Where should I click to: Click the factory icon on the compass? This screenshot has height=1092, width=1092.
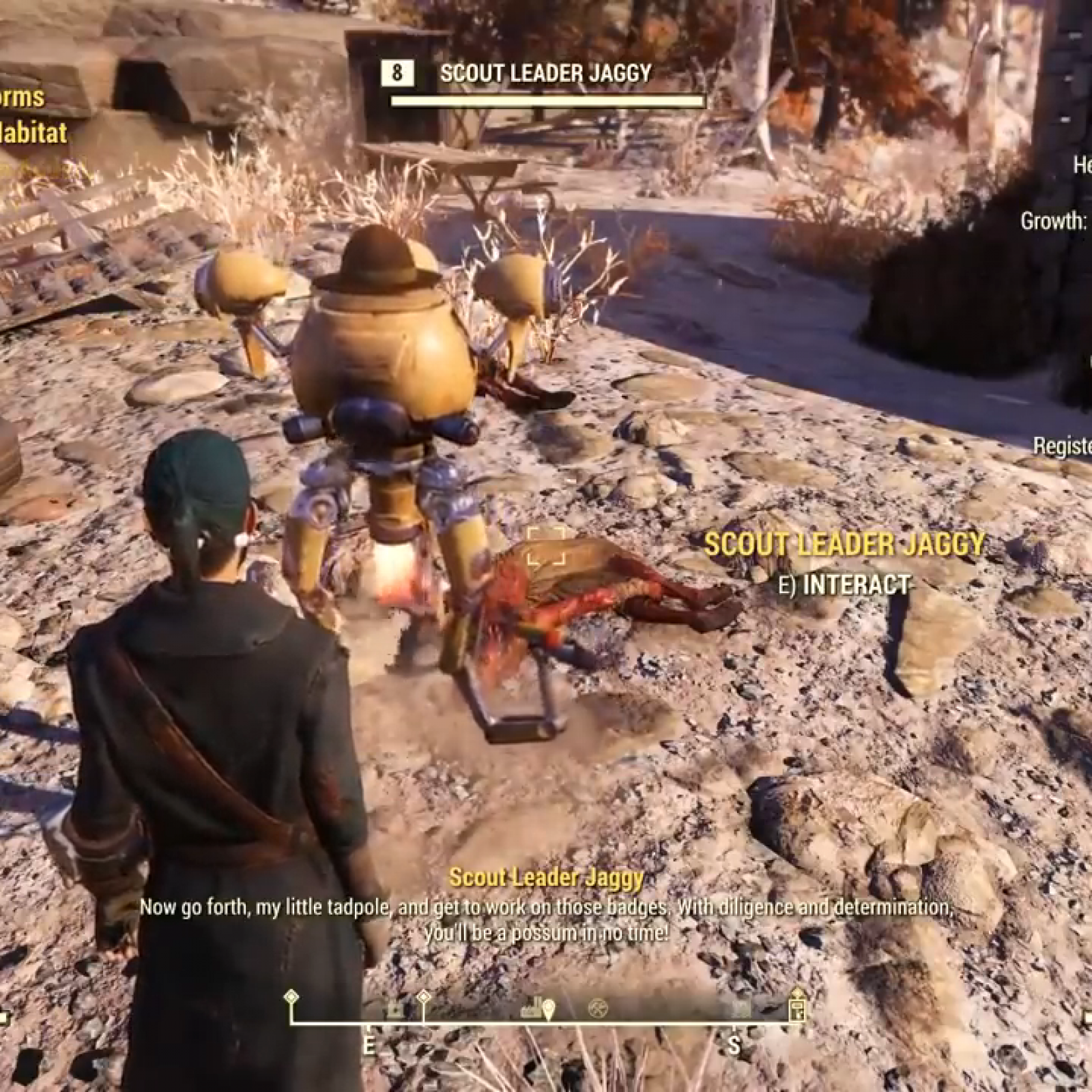532,1009
